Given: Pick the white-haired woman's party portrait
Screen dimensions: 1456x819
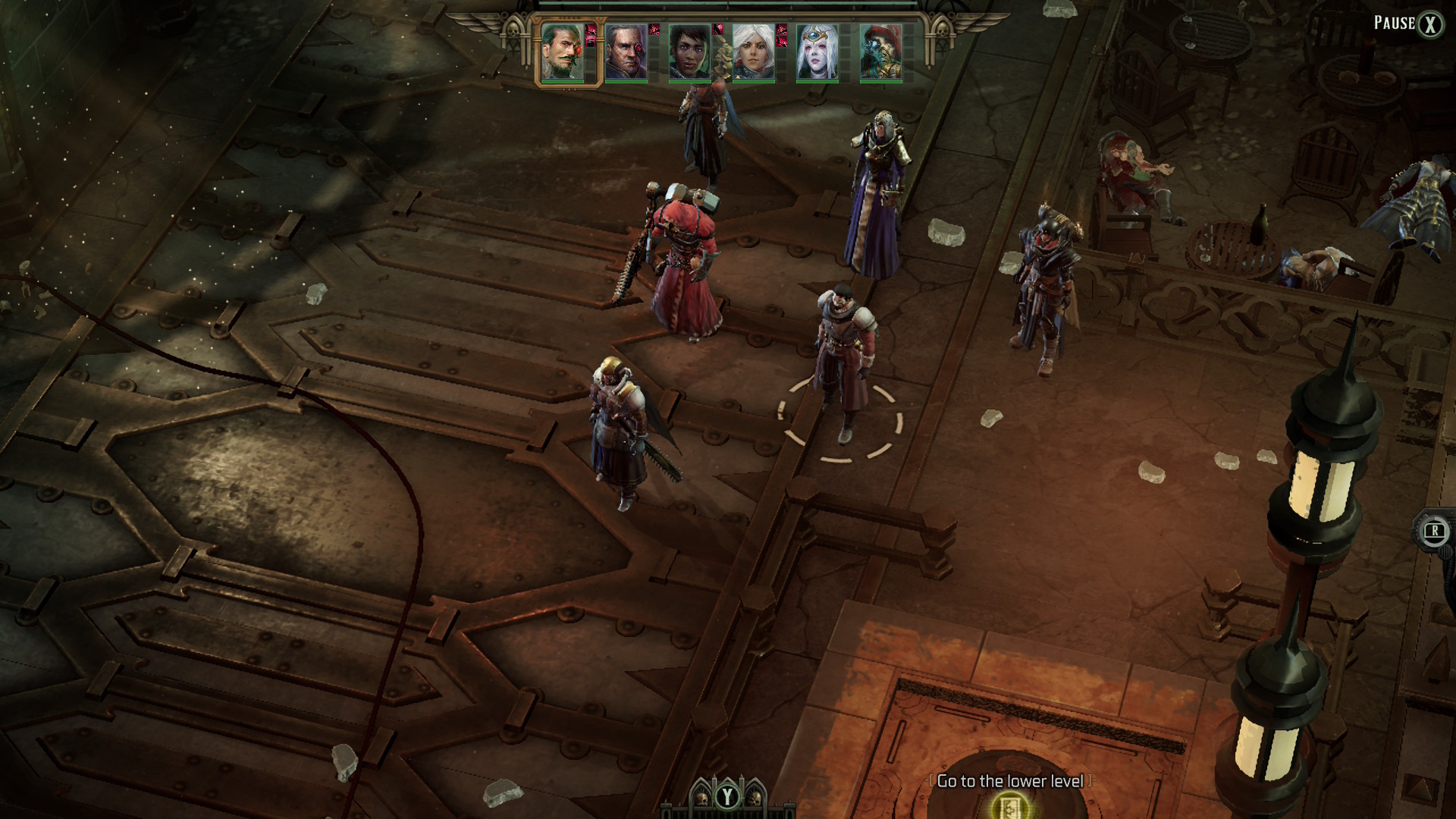Looking at the screenshot, I should tap(753, 52).
